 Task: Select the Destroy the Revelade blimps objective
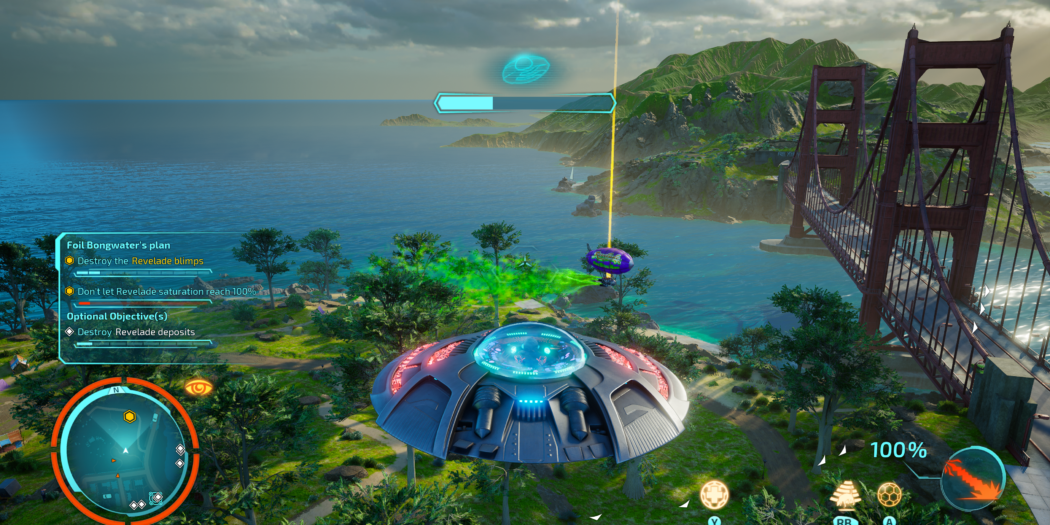(x=140, y=261)
